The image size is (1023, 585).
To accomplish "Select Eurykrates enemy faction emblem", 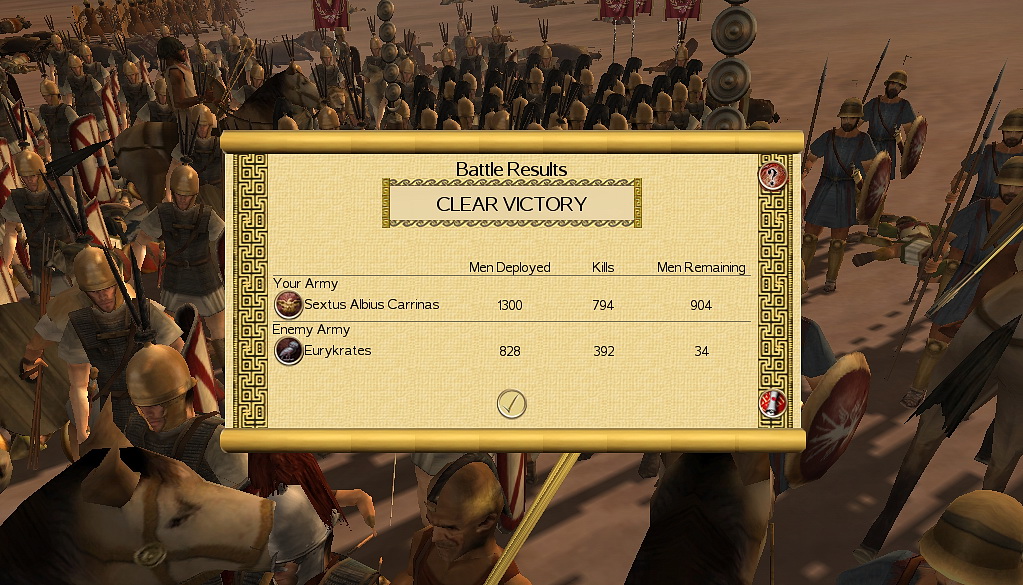I will click(288, 351).
